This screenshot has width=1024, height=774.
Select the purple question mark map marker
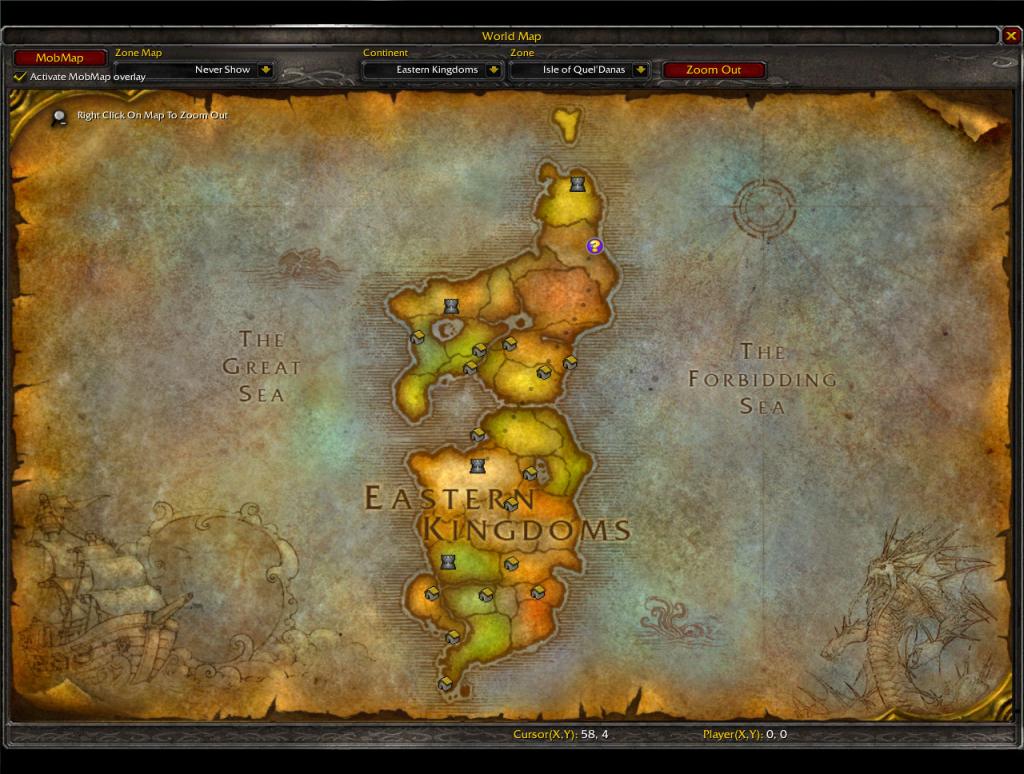(x=594, y=246)
